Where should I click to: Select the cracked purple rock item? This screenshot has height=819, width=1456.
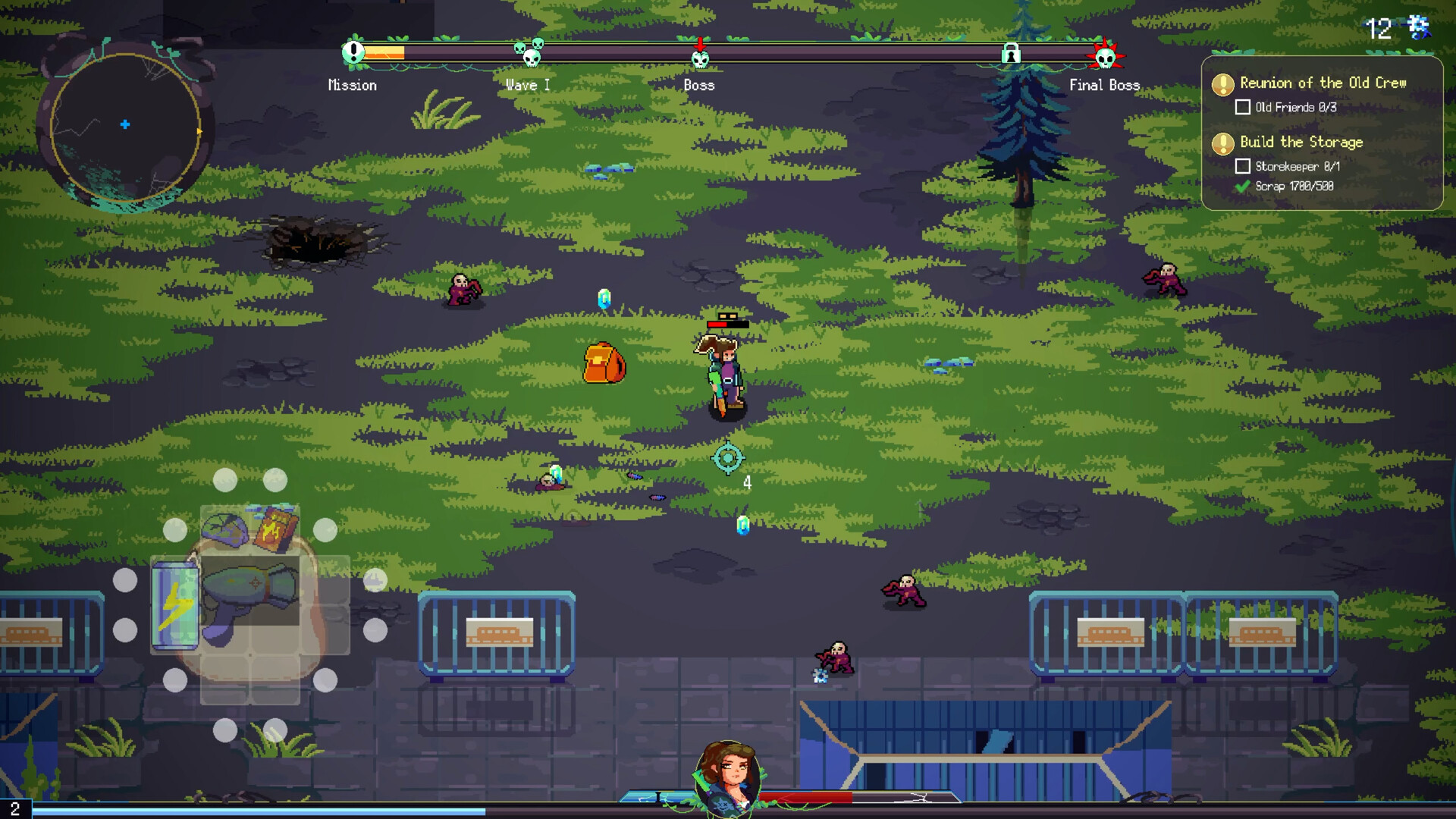tap(224, 530)
